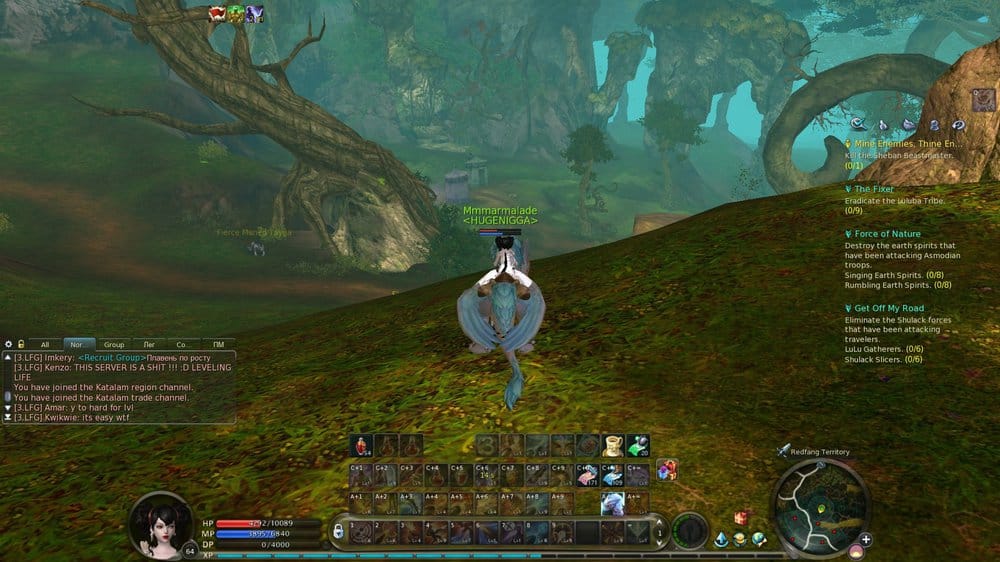Open the Get Off My Road quest
The image size is (1000, 562).
coord(889,308)
